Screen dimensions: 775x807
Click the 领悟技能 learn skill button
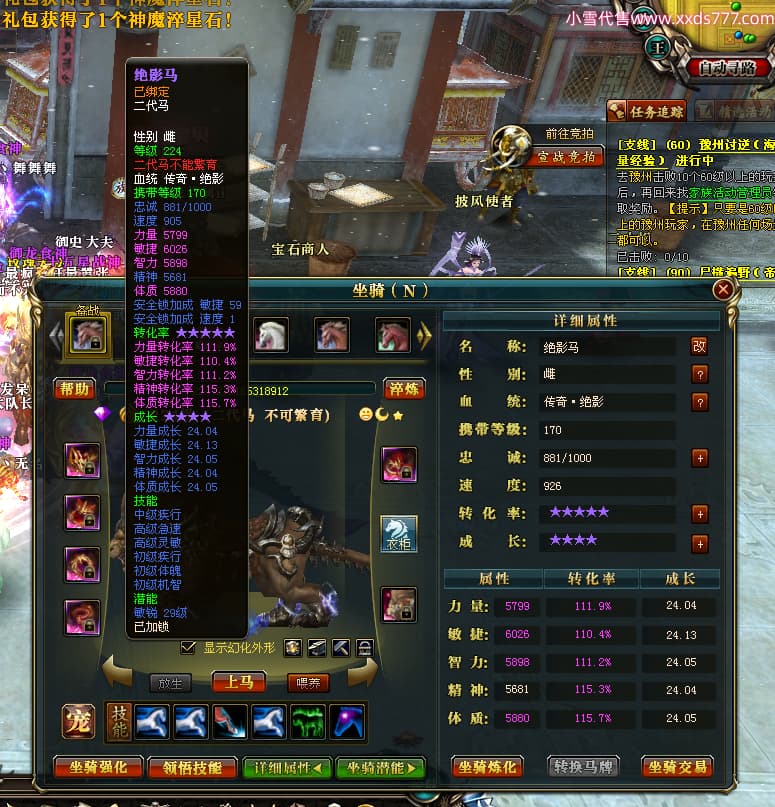coord(192,767)
